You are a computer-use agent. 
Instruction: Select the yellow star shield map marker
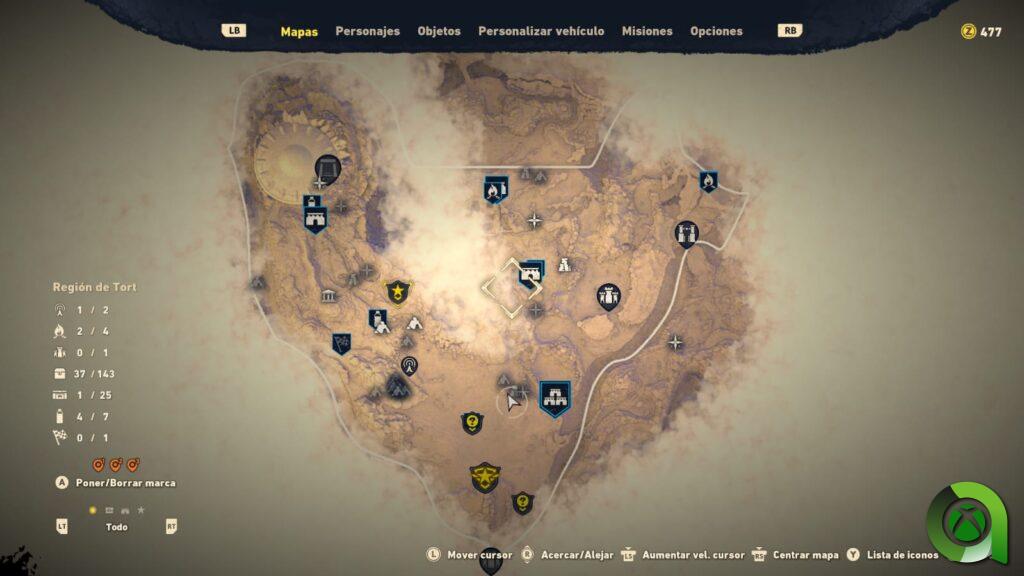point(398,292)
